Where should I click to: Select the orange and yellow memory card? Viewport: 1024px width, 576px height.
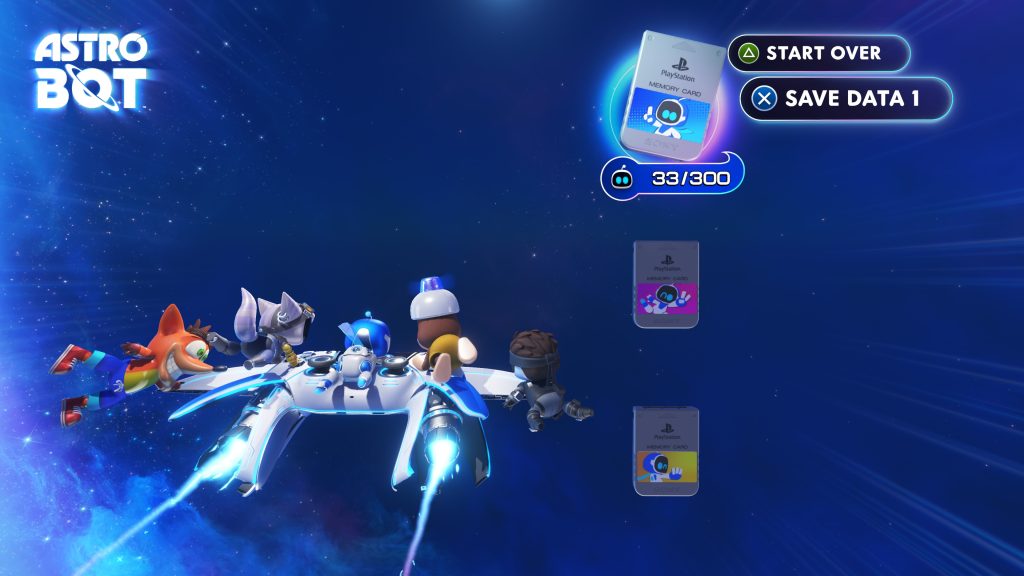666,451
